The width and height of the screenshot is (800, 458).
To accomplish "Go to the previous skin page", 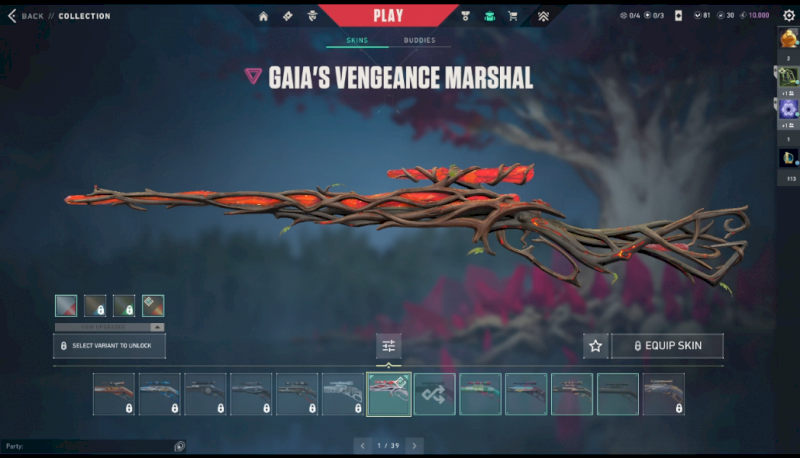I will [x=364, y=445].
